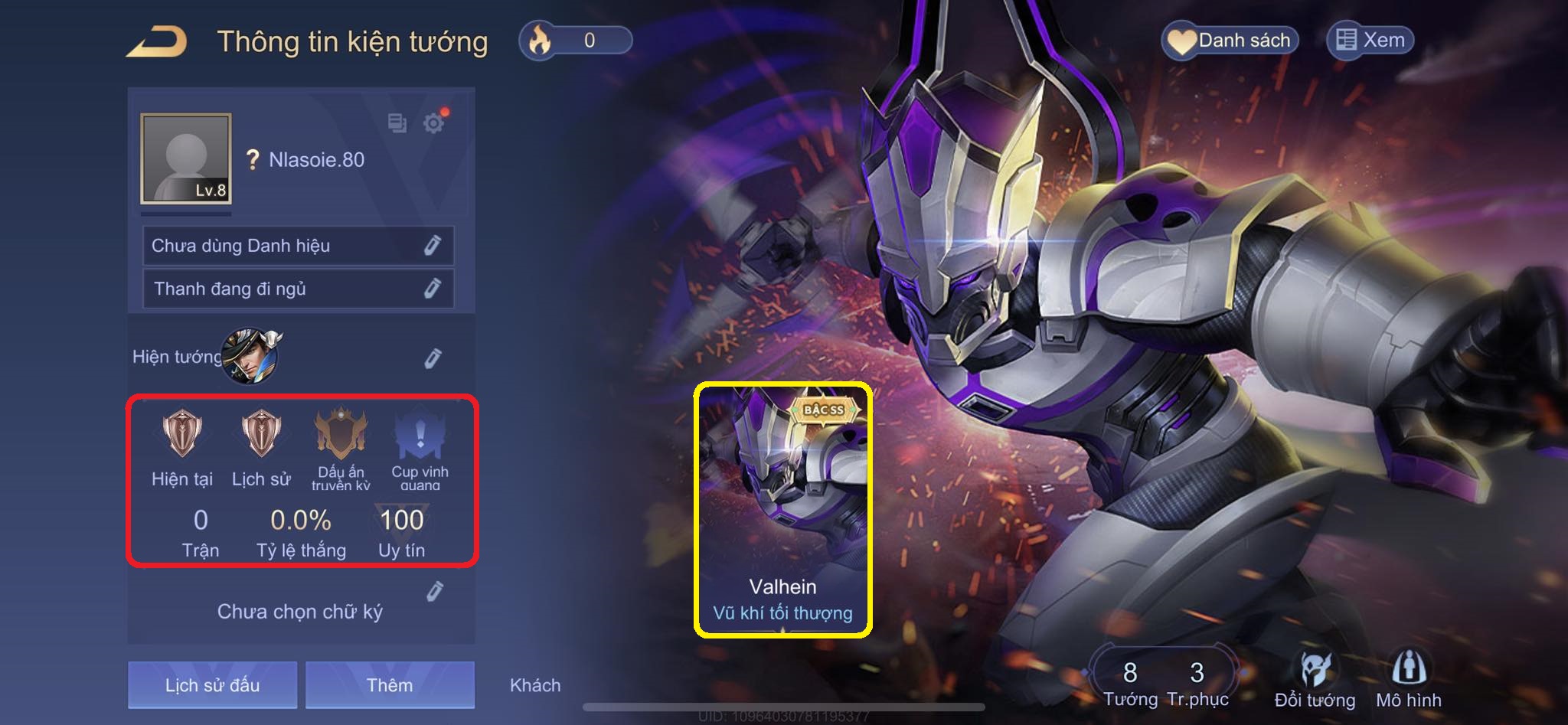This screenshot has height=725, width=1568.
Task: Edit the Chưa dùng Danh hiệu title
Action: coord(432,246)
